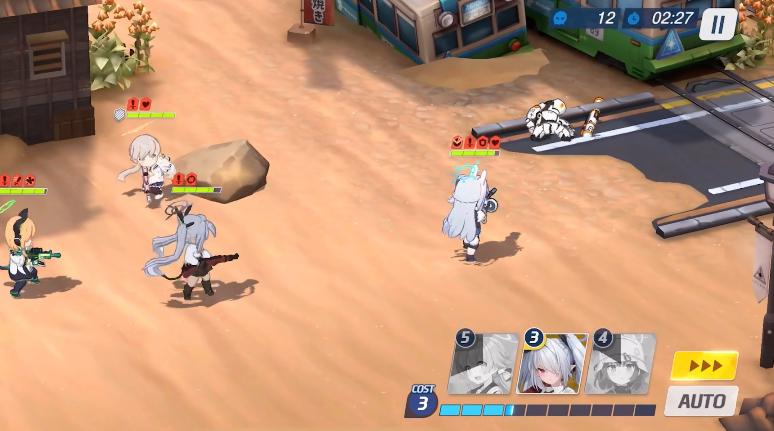Image resolution: width=774 pixels, height=431 pixels.
Task: Select the greyed-out cost 5 skill card
Action: point(484,364)
